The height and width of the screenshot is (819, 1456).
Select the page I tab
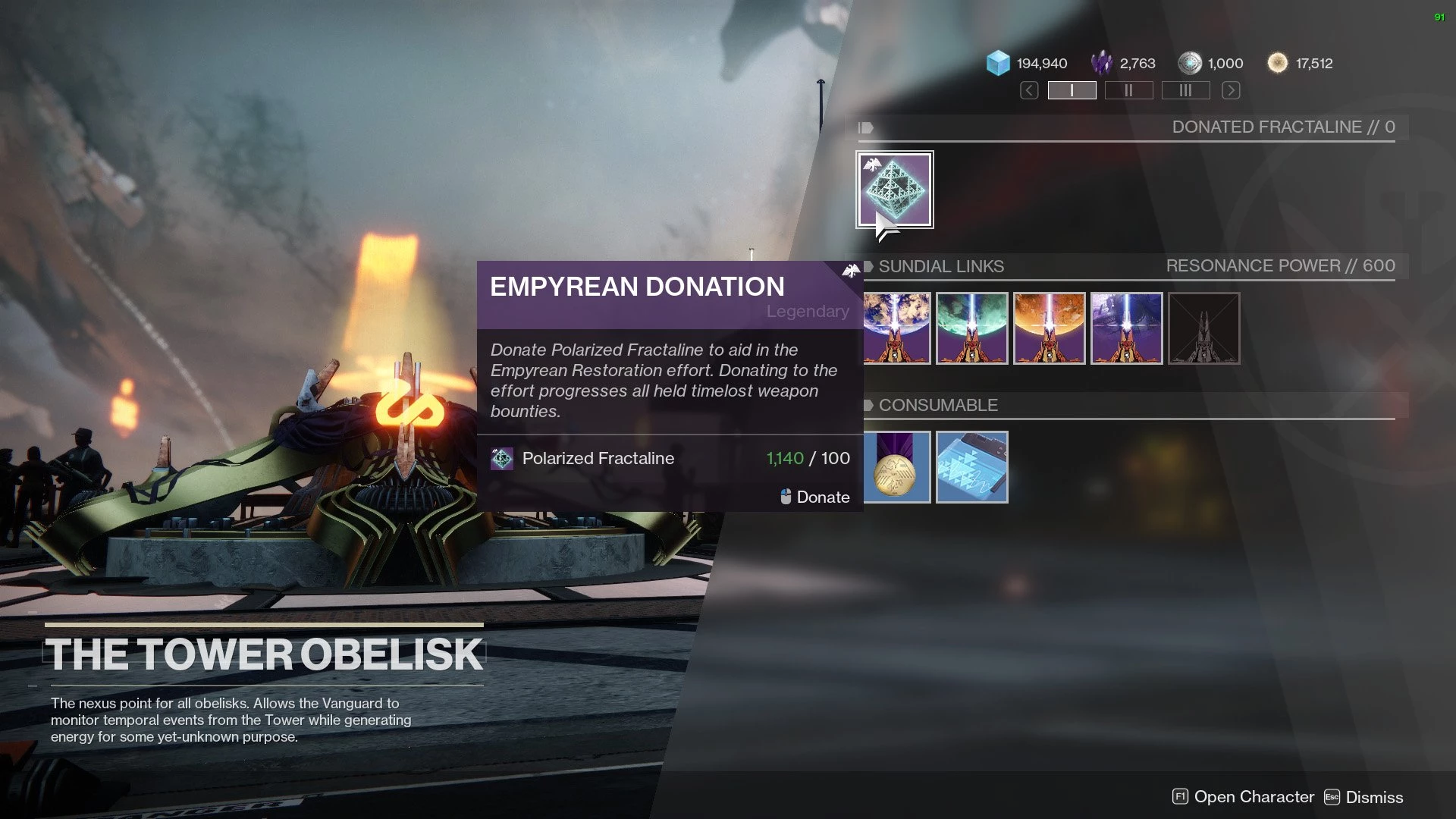click(x=1072, y=91)
